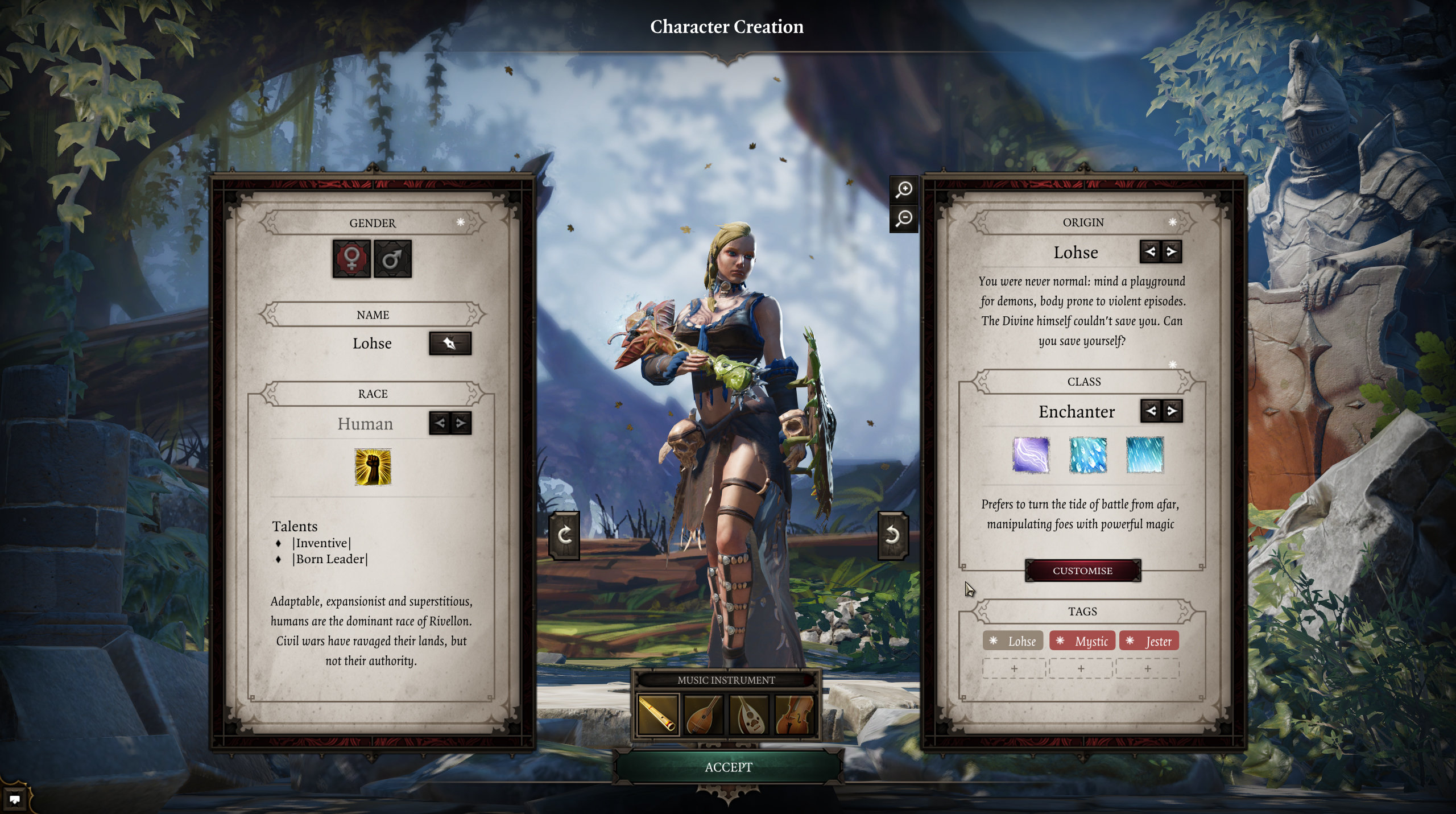Image resolution: width=1456 pixels, height=814 pixels.
Task: Cycle to the next class after Enchanter
Action: 1172,411
